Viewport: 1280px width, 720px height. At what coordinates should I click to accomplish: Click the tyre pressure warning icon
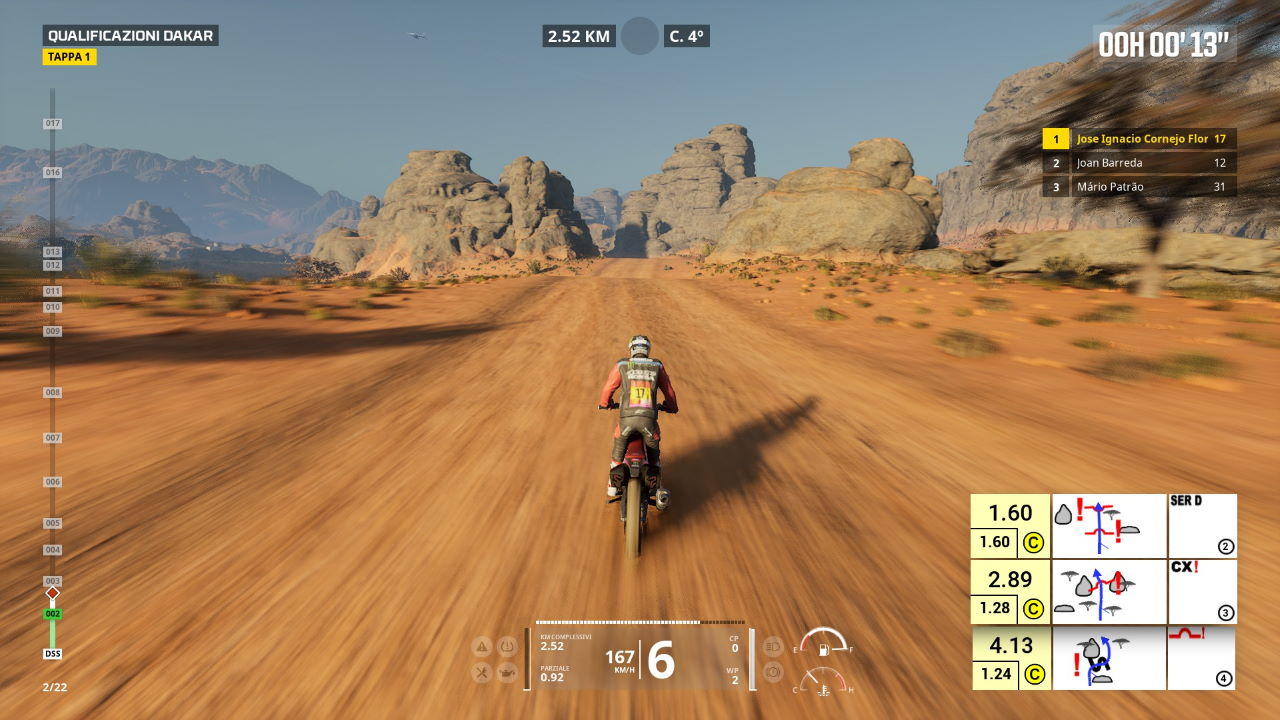coord(507,646)
